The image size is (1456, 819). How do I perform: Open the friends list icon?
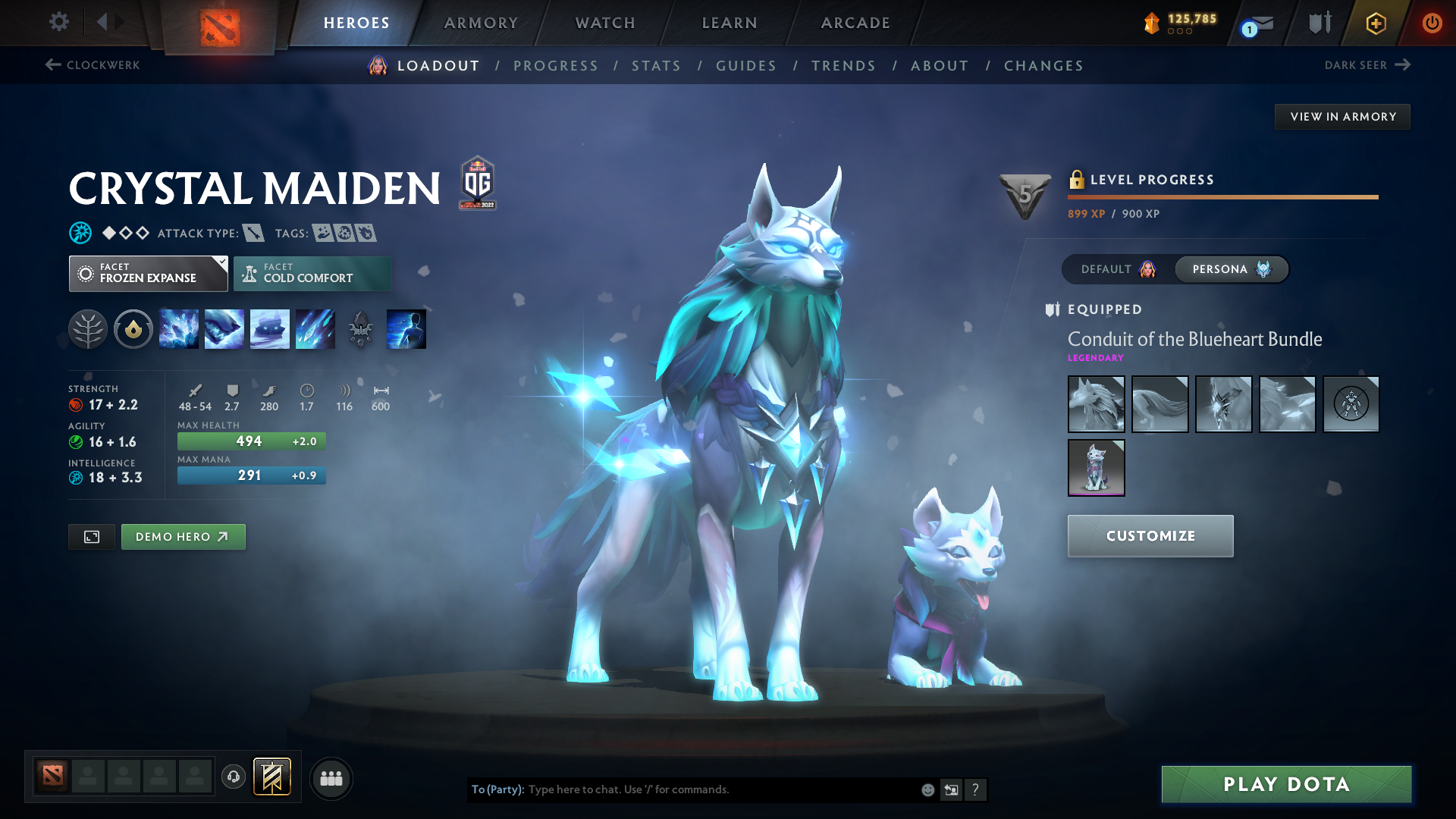[331, 777]
